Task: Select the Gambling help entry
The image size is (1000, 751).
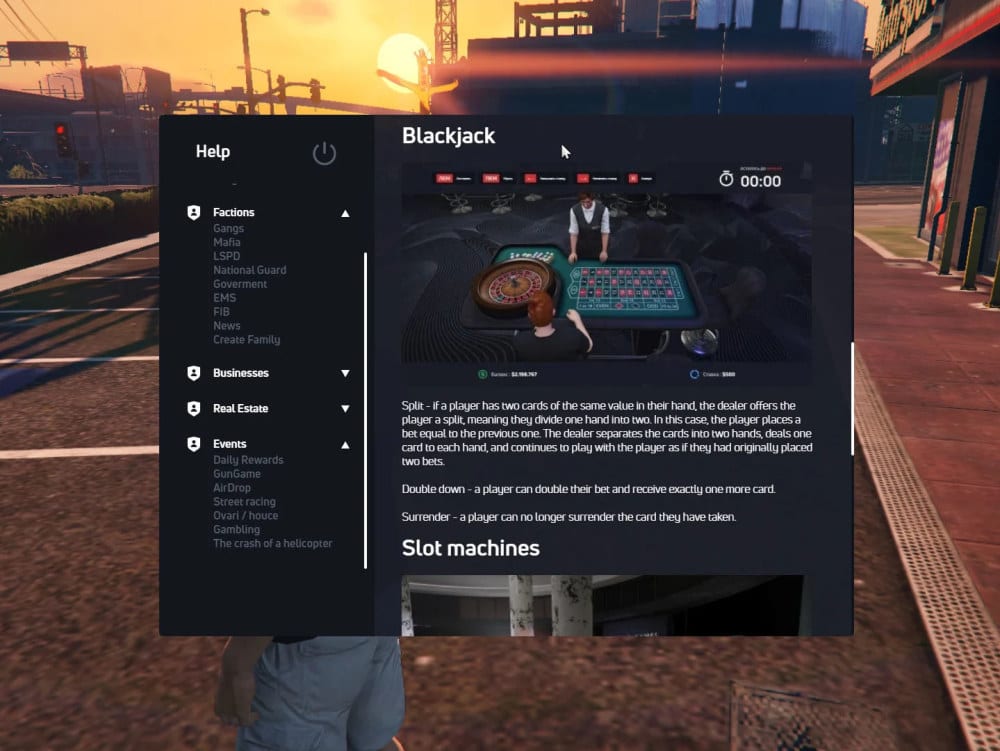Action: coord(236,530)
